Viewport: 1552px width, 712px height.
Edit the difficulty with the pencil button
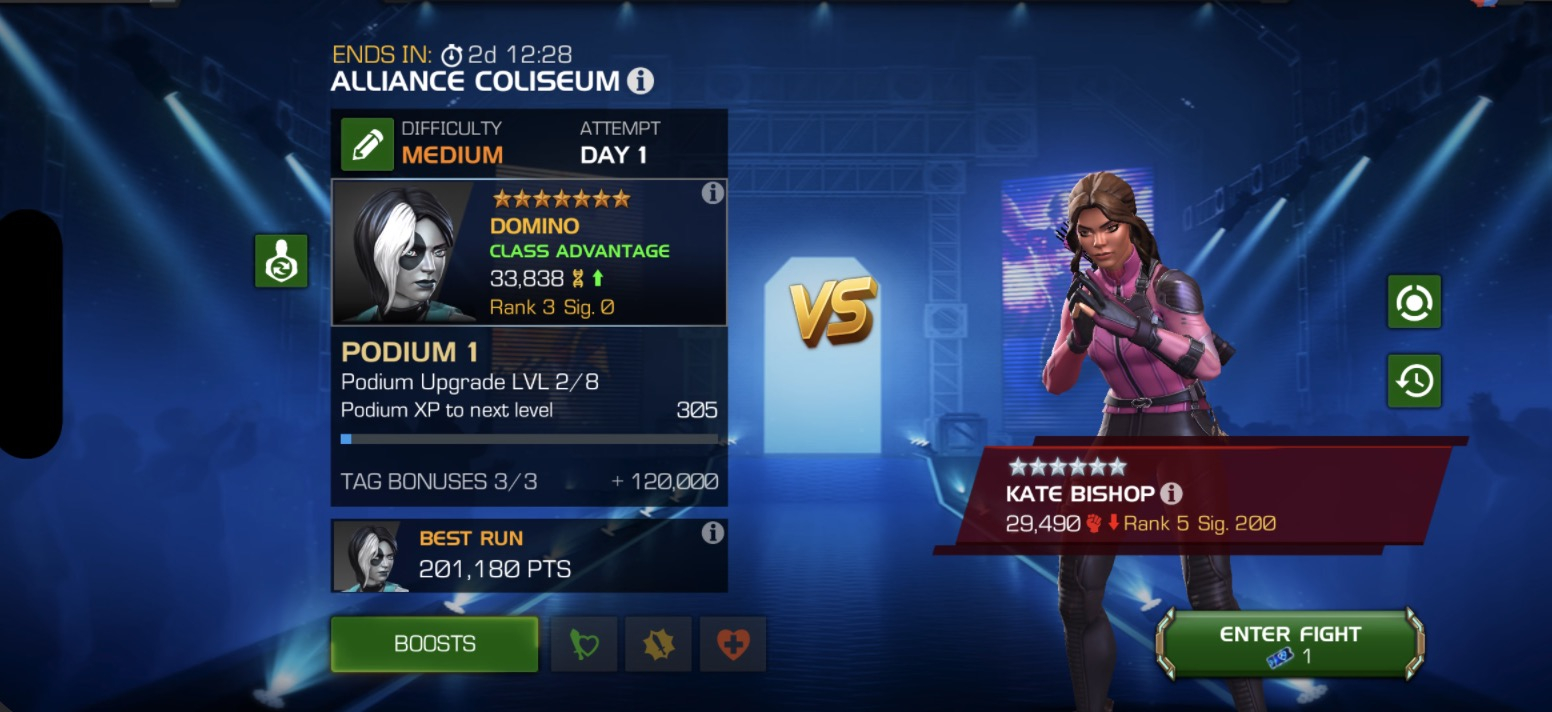coord(366,144)
